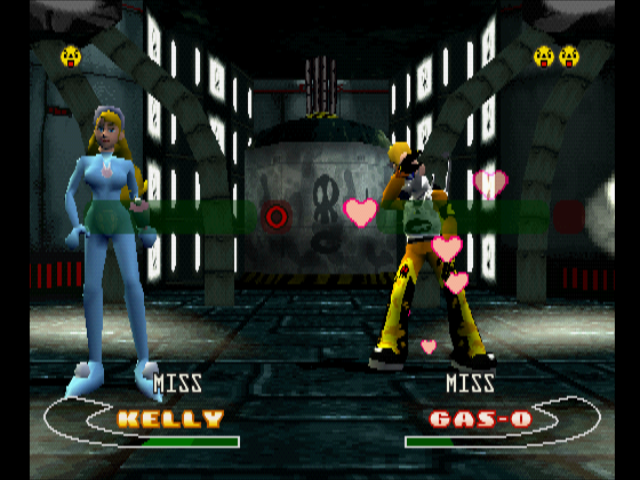This screenshot has height=480, width=640.
Task: Click Kelly's yellow face icon
Action: 71,56
